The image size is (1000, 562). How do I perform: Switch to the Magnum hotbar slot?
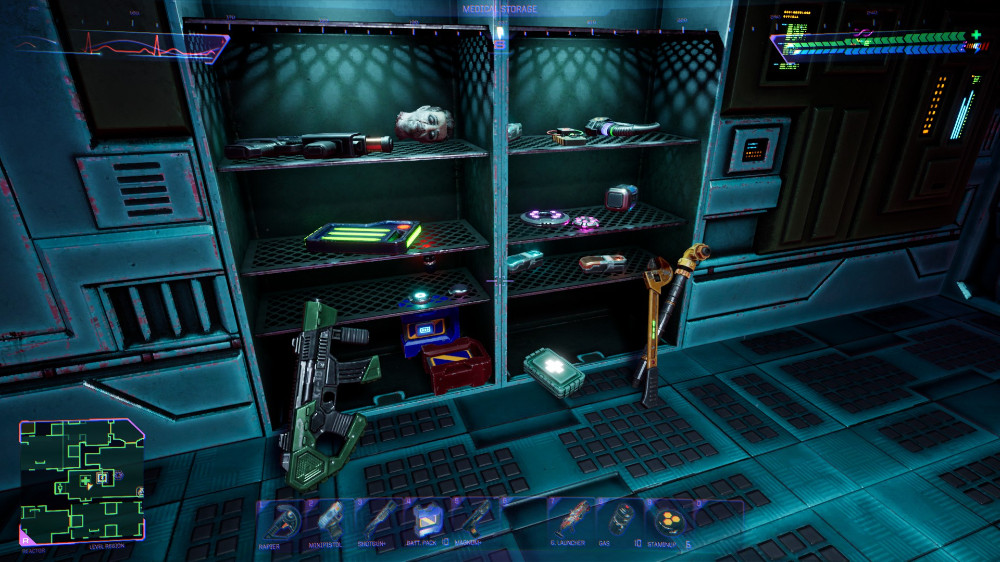coord(474,520)
